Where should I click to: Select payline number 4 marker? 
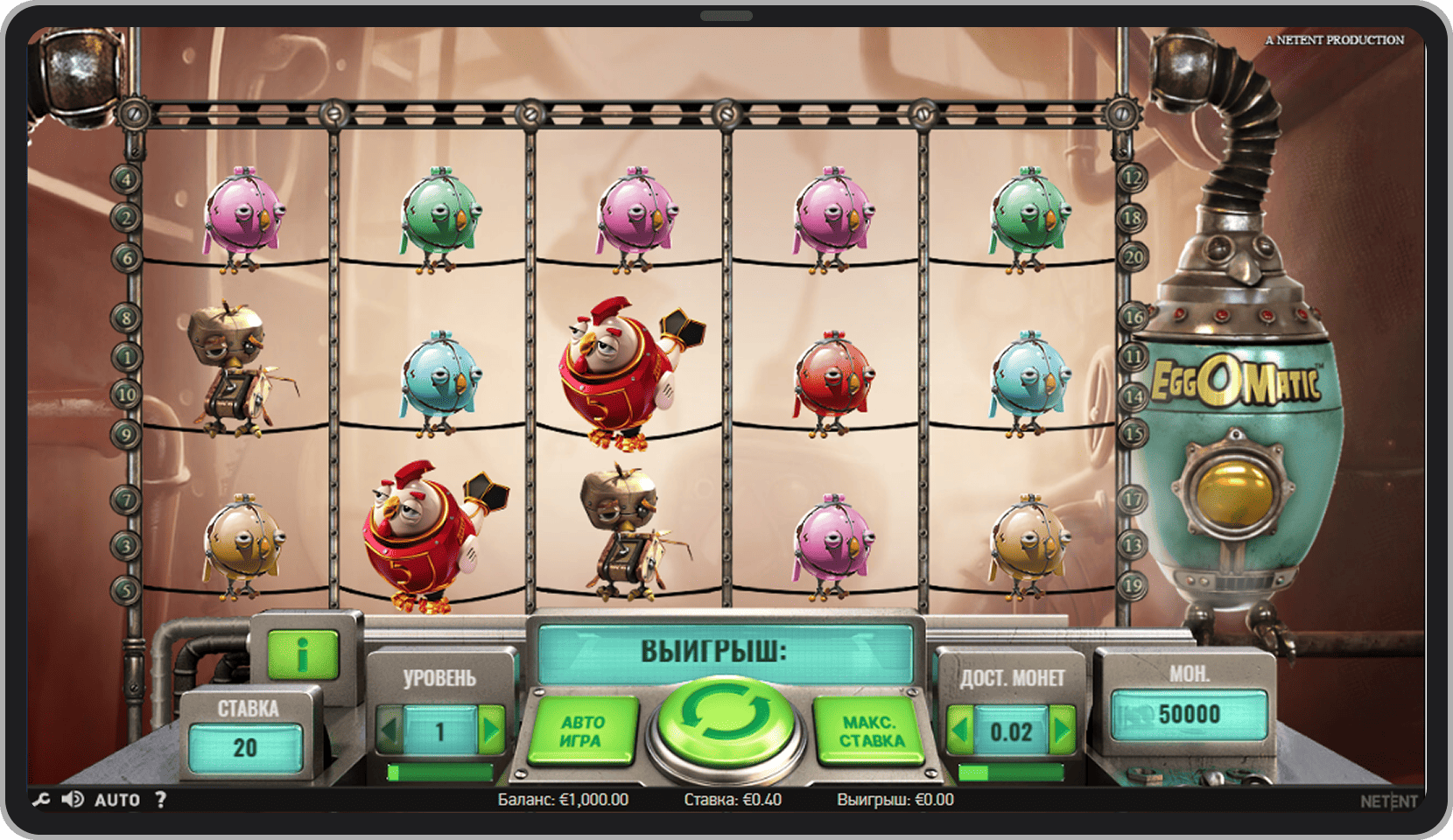[x=126, y=179]
